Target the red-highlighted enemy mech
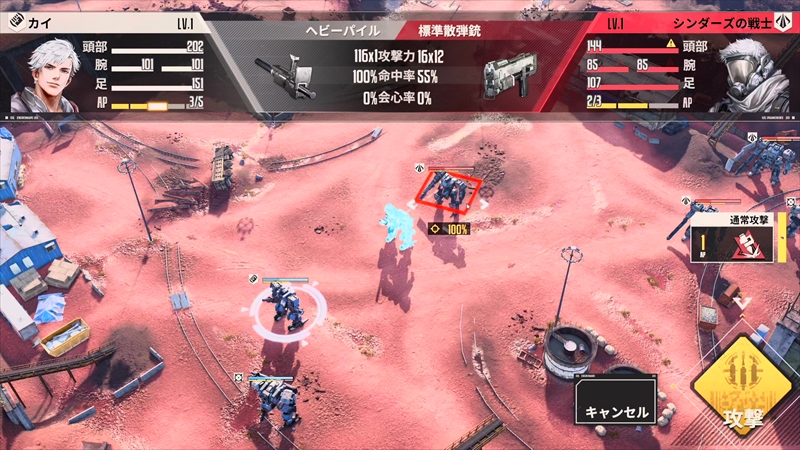Viewport: 800px width, 450px height. [x=448, y=193]
